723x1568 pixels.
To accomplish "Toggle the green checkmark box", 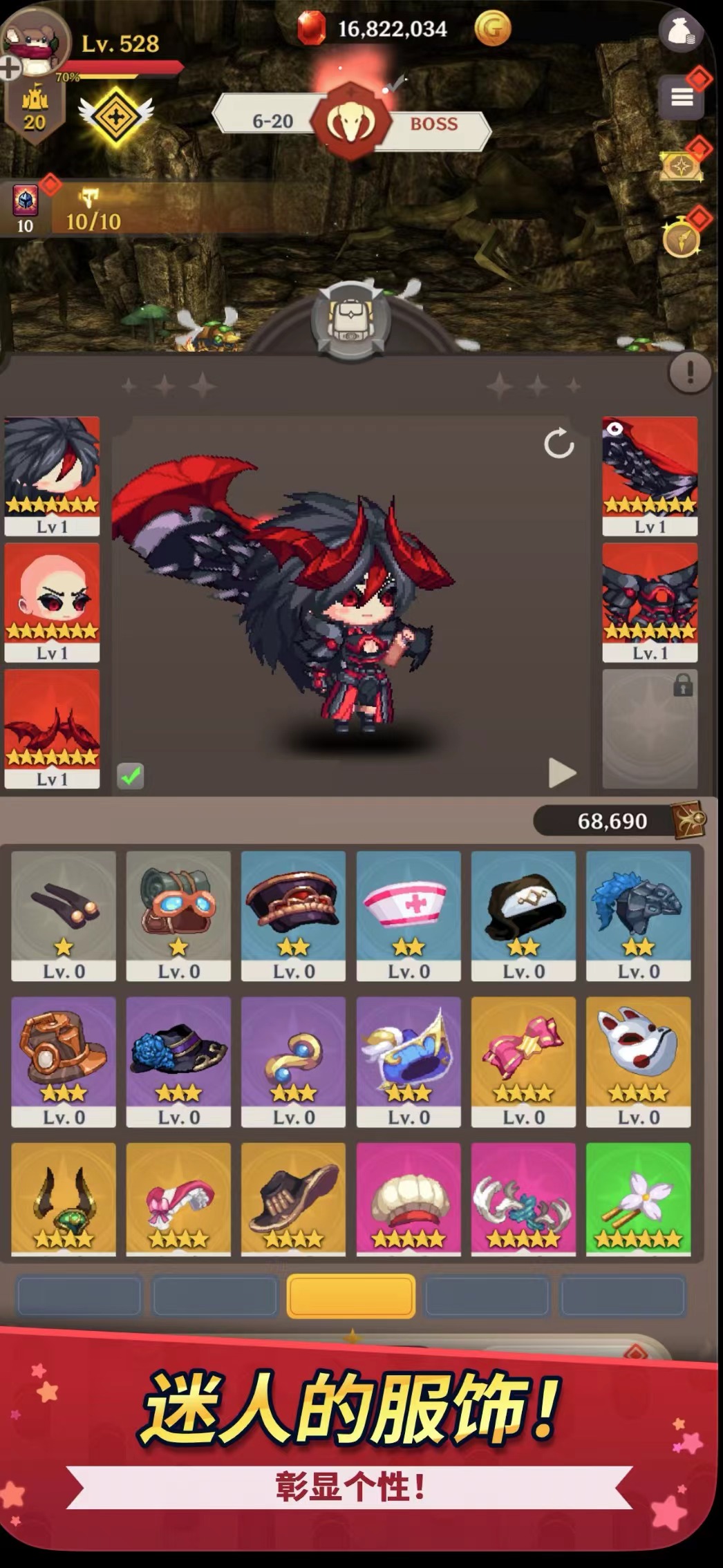I will [131, 775].
